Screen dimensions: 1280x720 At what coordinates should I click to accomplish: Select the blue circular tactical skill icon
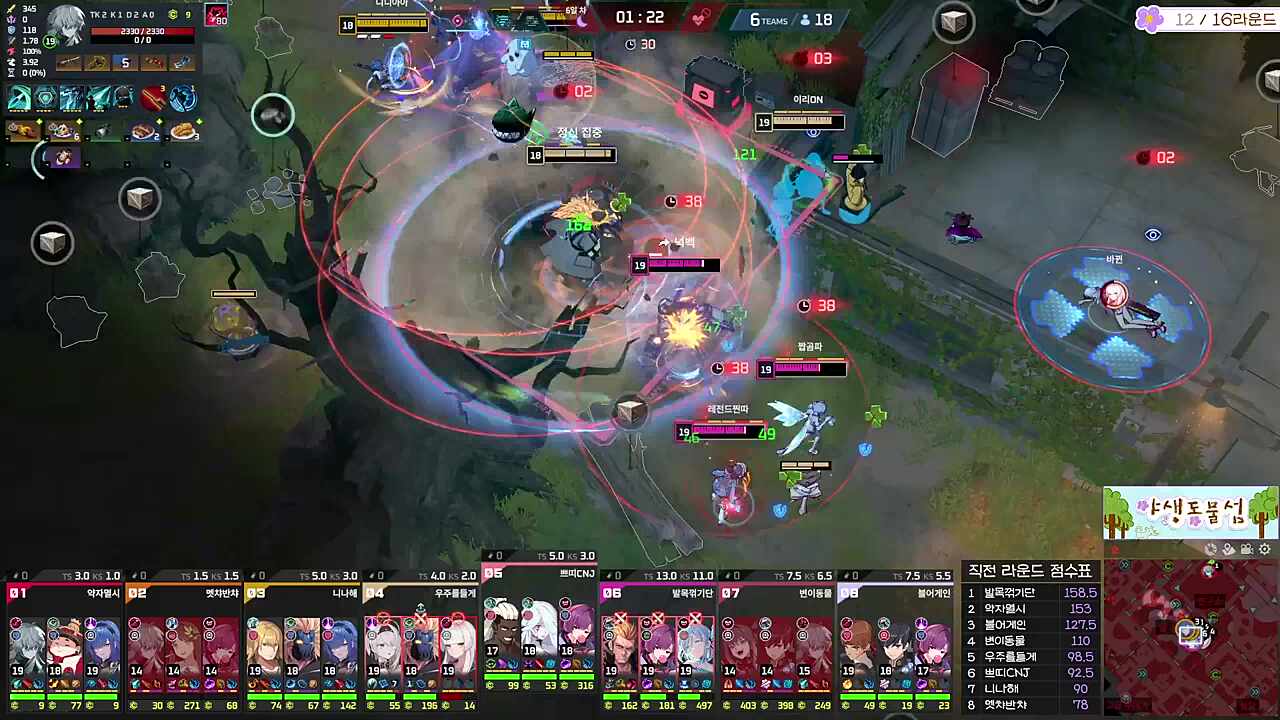click(x=182, y=97)
